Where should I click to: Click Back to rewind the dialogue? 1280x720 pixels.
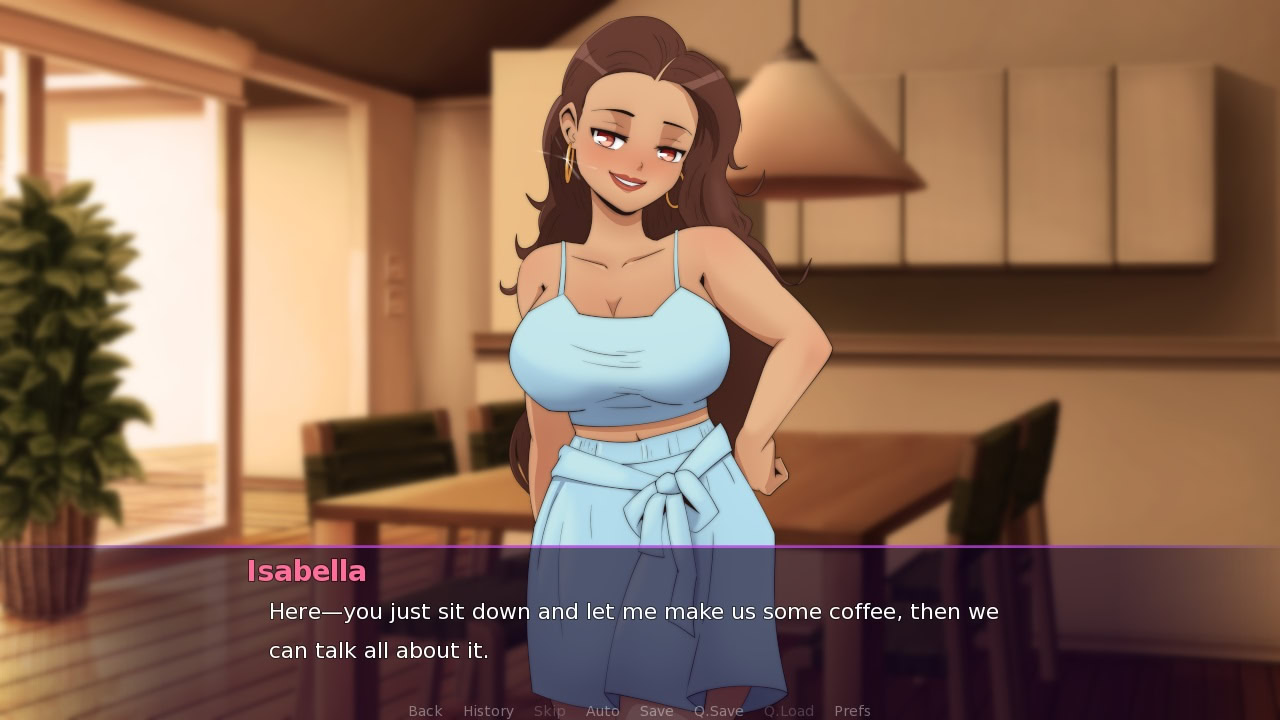[x=424, y=710]
